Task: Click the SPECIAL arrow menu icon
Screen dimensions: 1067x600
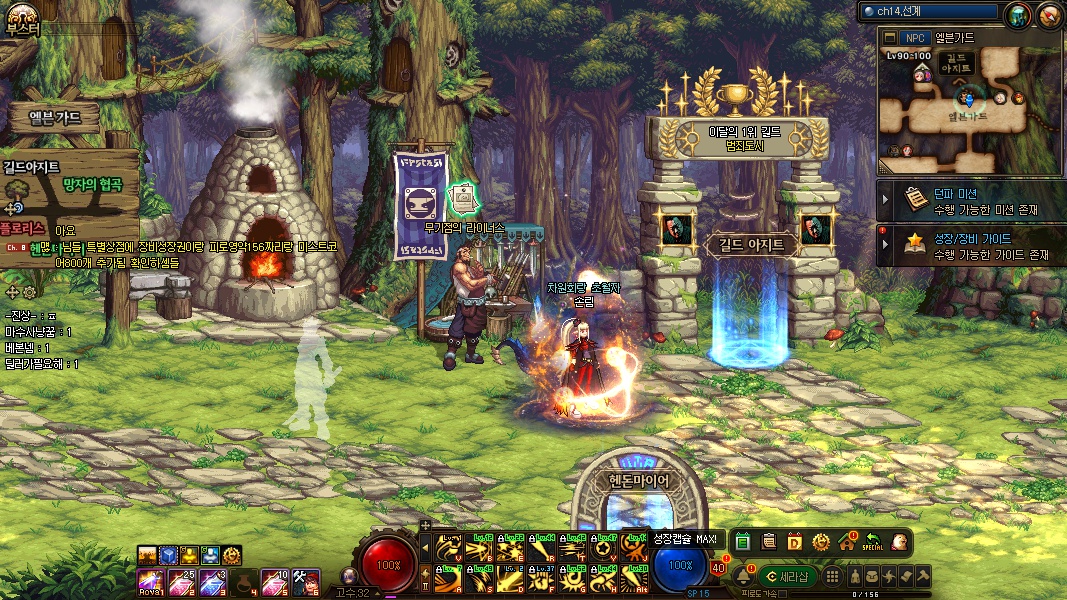Action: point(873,542)
